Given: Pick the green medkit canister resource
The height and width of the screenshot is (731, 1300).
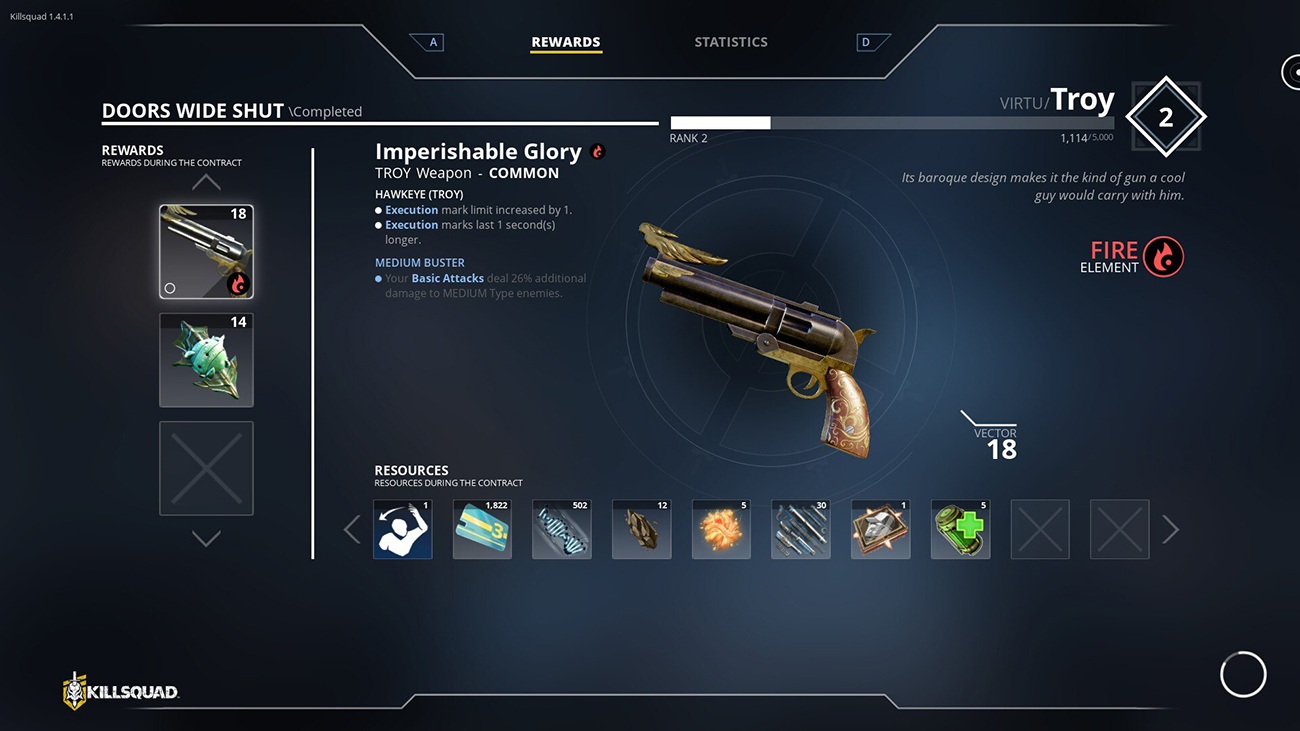Looking at the screenshot, I should tap(960, 529).
